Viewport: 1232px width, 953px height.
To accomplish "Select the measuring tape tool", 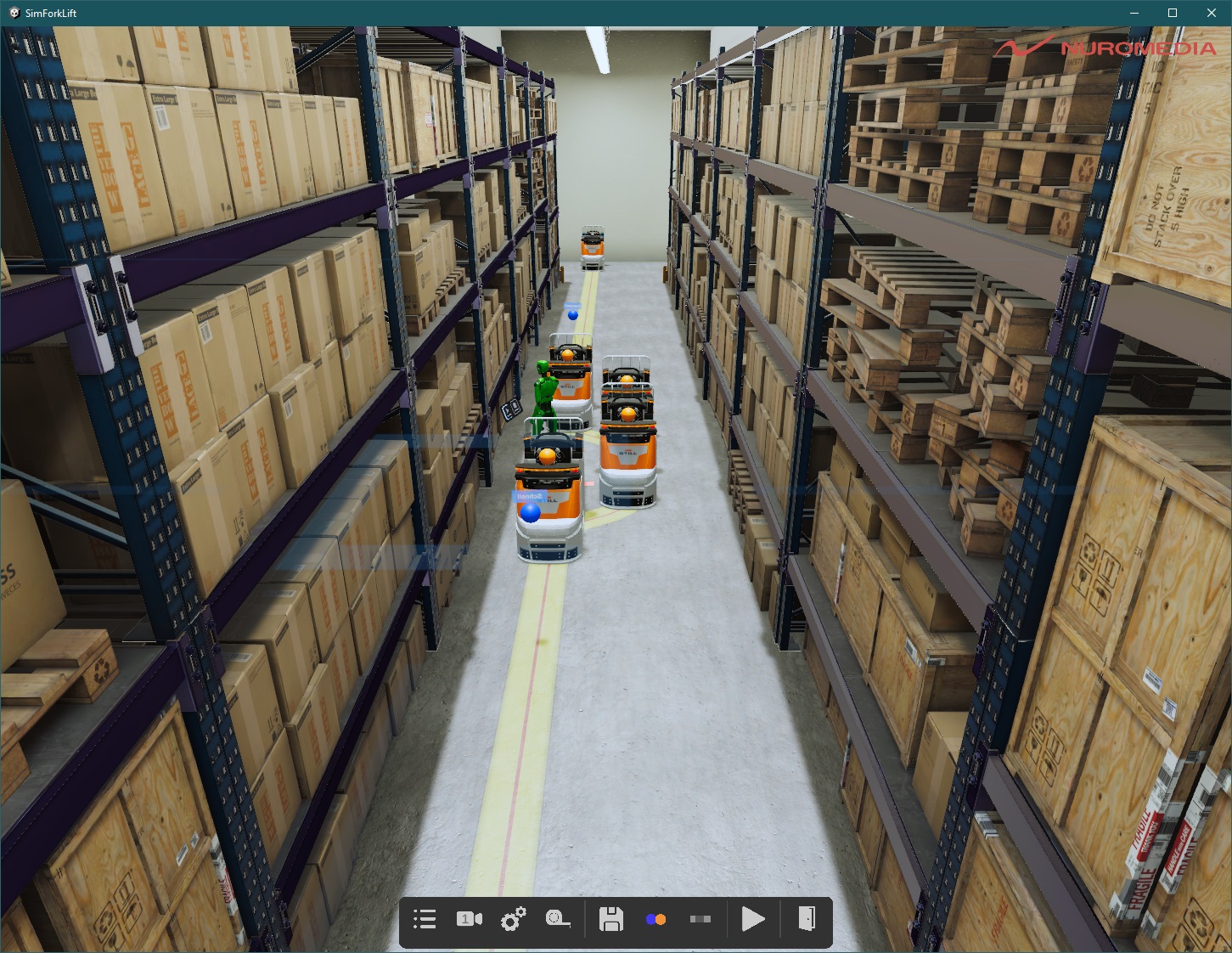I will coord(559,919).
